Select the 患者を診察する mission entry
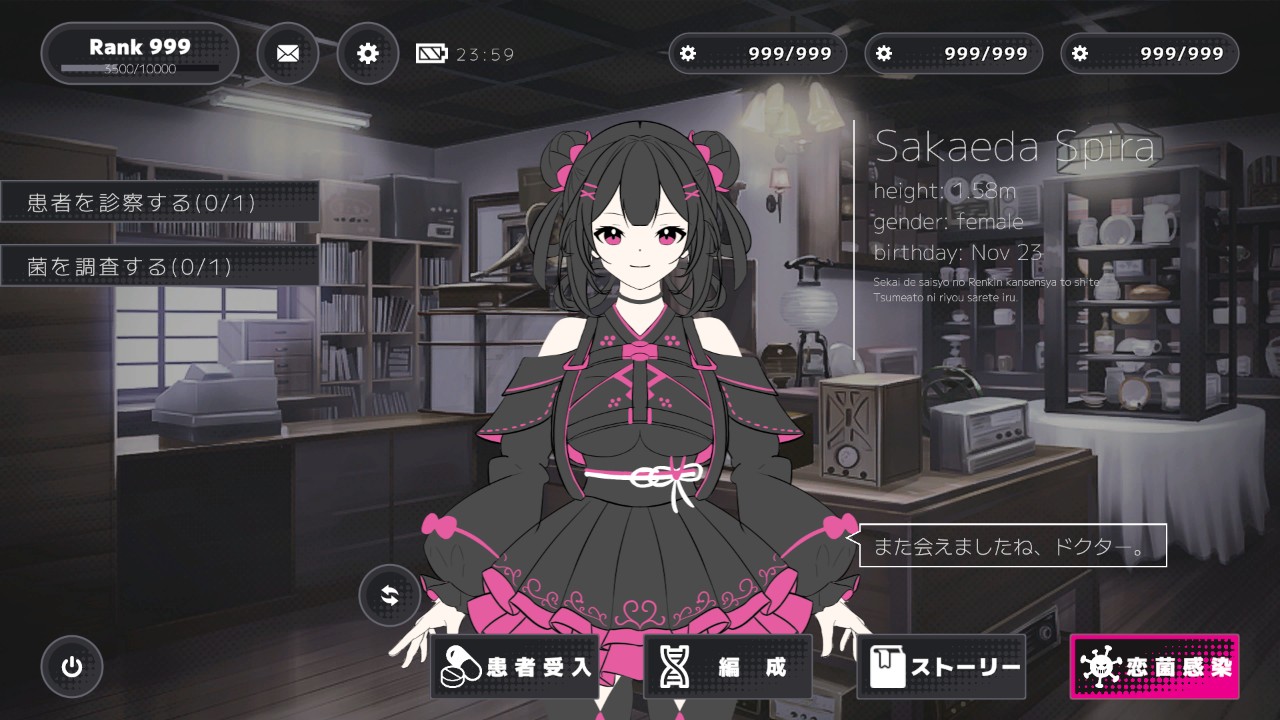The width and height of the screenshot is (1280, 720). pyautogui.click(x=160, y=203)
